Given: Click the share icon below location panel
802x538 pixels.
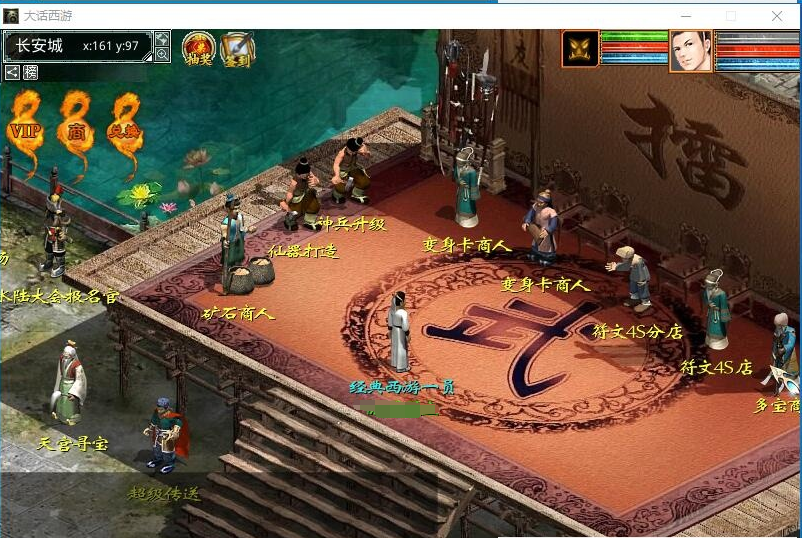Looking at the screenshot, I should 12,72.
